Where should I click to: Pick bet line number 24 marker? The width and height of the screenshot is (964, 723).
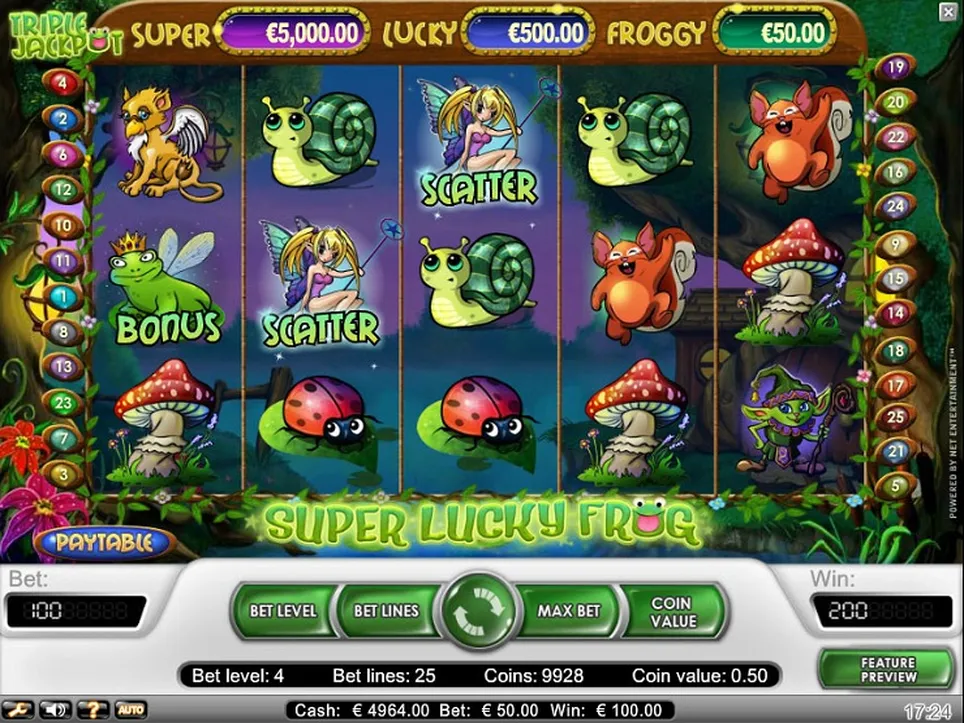(x=895, y=207)
